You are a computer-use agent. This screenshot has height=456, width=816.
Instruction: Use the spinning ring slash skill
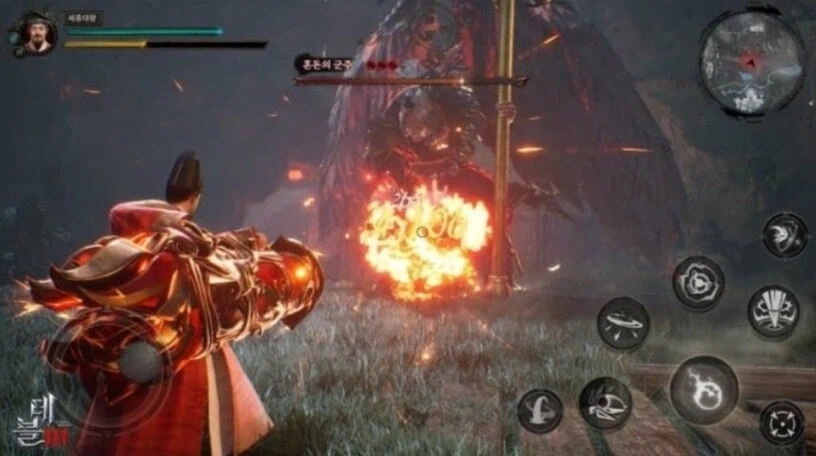(x=623, y=323)
